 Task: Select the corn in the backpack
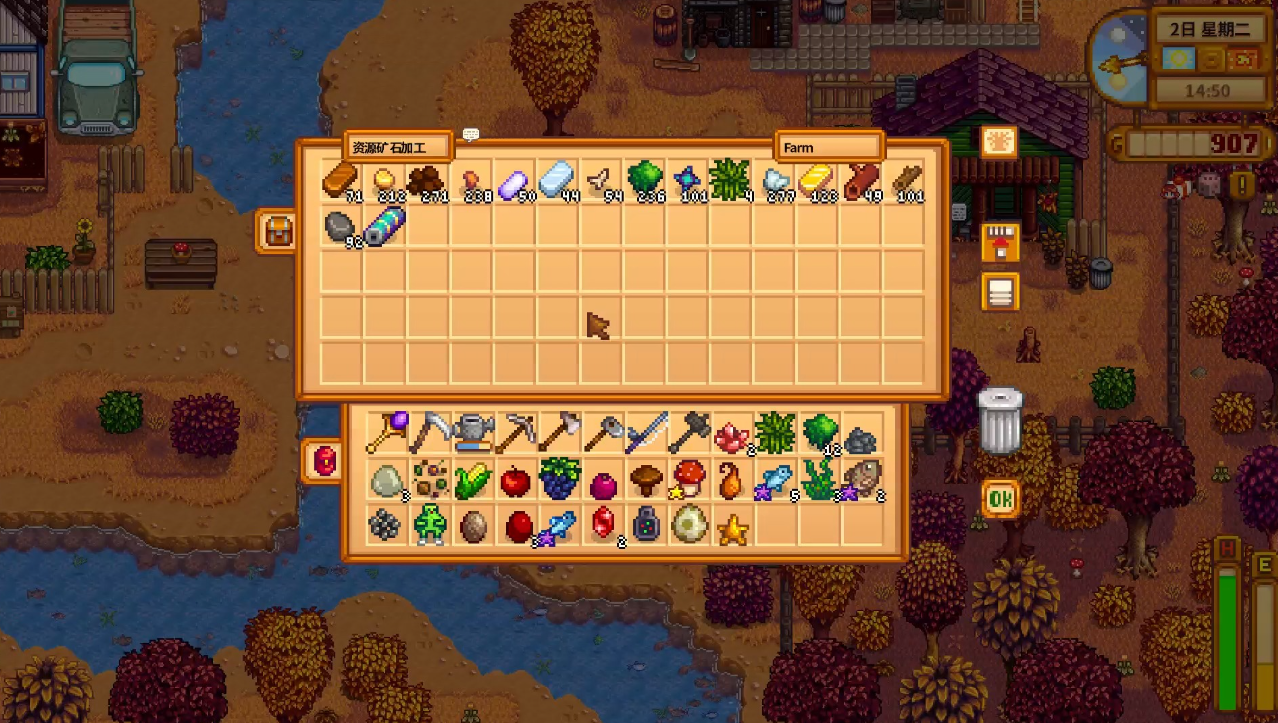tap(472, 481)
